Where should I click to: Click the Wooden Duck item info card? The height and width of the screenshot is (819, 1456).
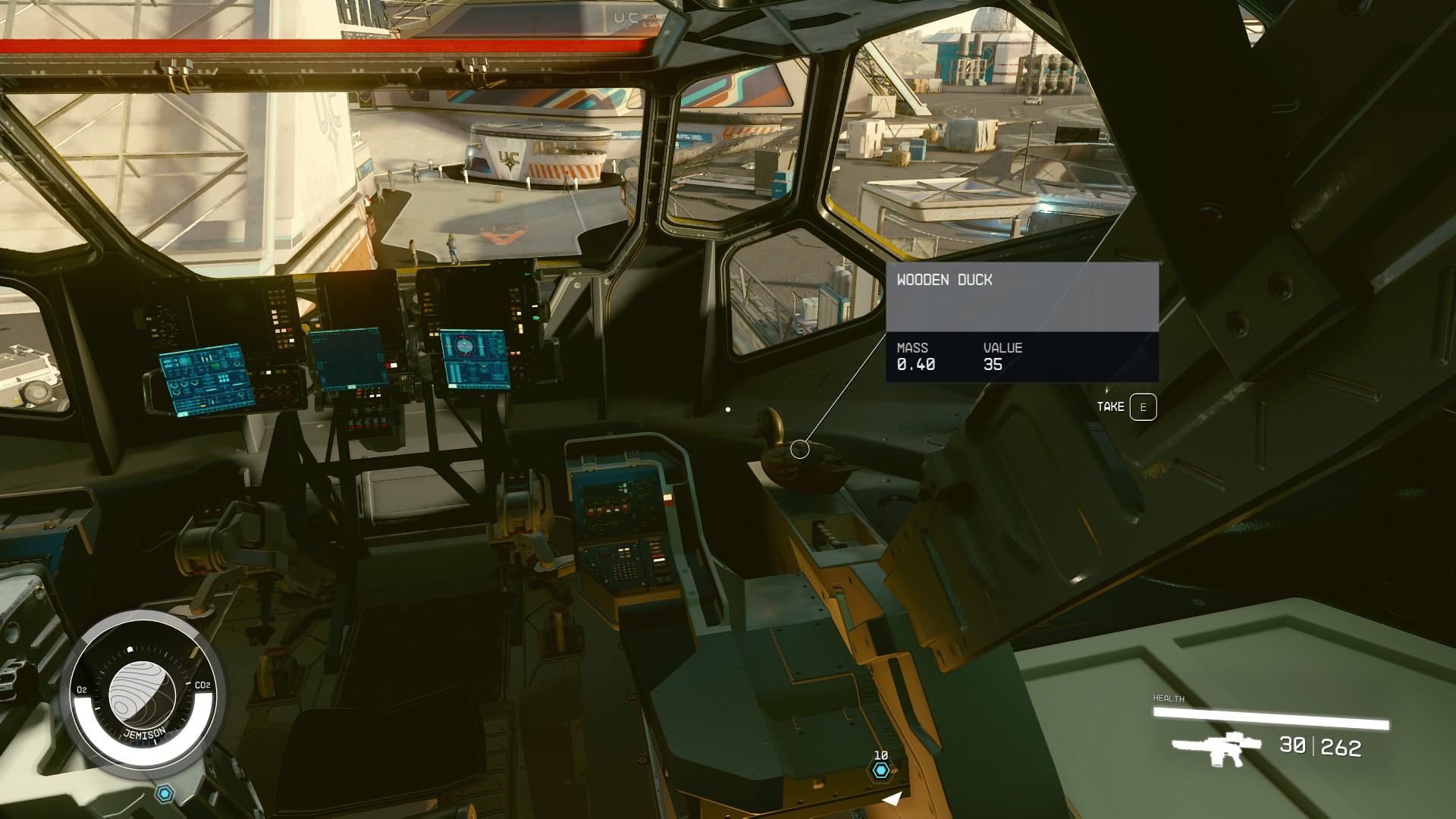[x=1021, y=322]
